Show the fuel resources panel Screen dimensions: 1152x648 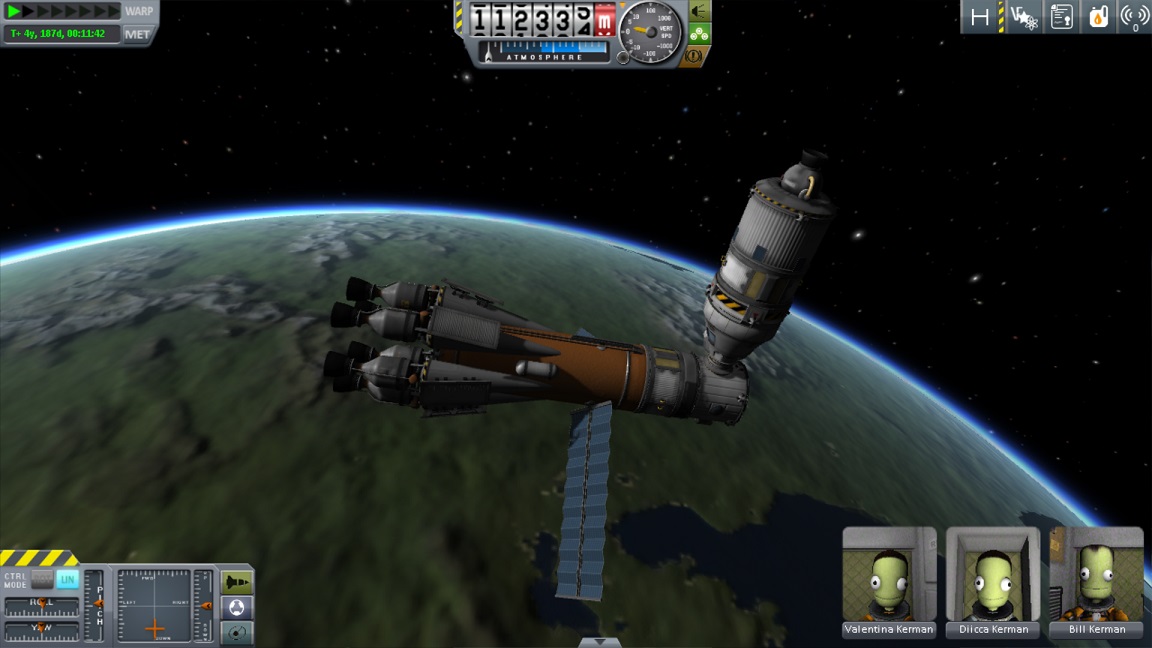tap(1098, 17)
